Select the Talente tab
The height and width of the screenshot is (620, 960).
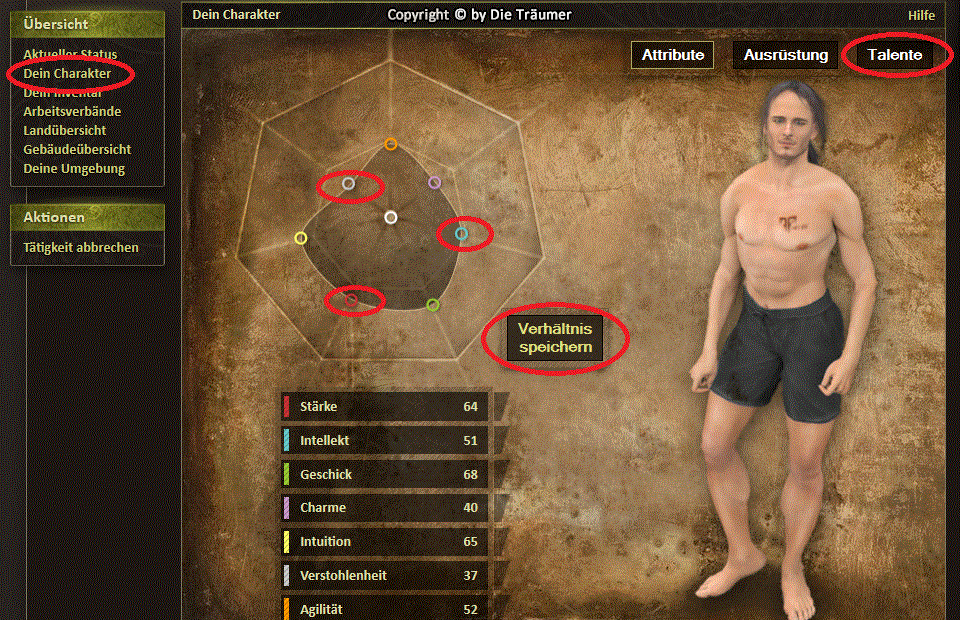895,55
